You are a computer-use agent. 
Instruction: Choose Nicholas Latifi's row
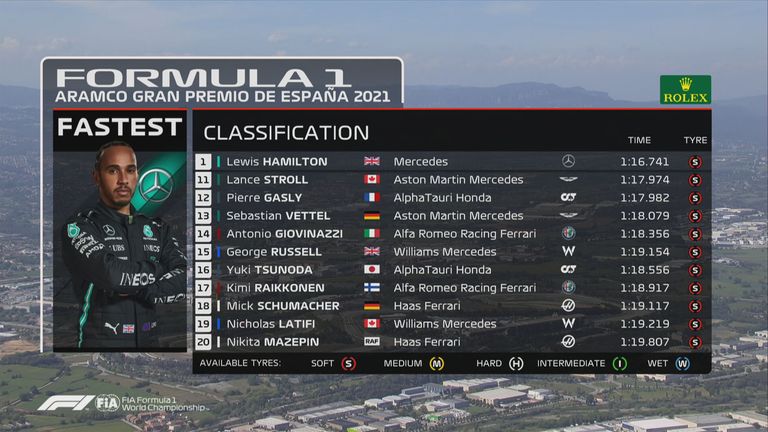click(450, 323)
